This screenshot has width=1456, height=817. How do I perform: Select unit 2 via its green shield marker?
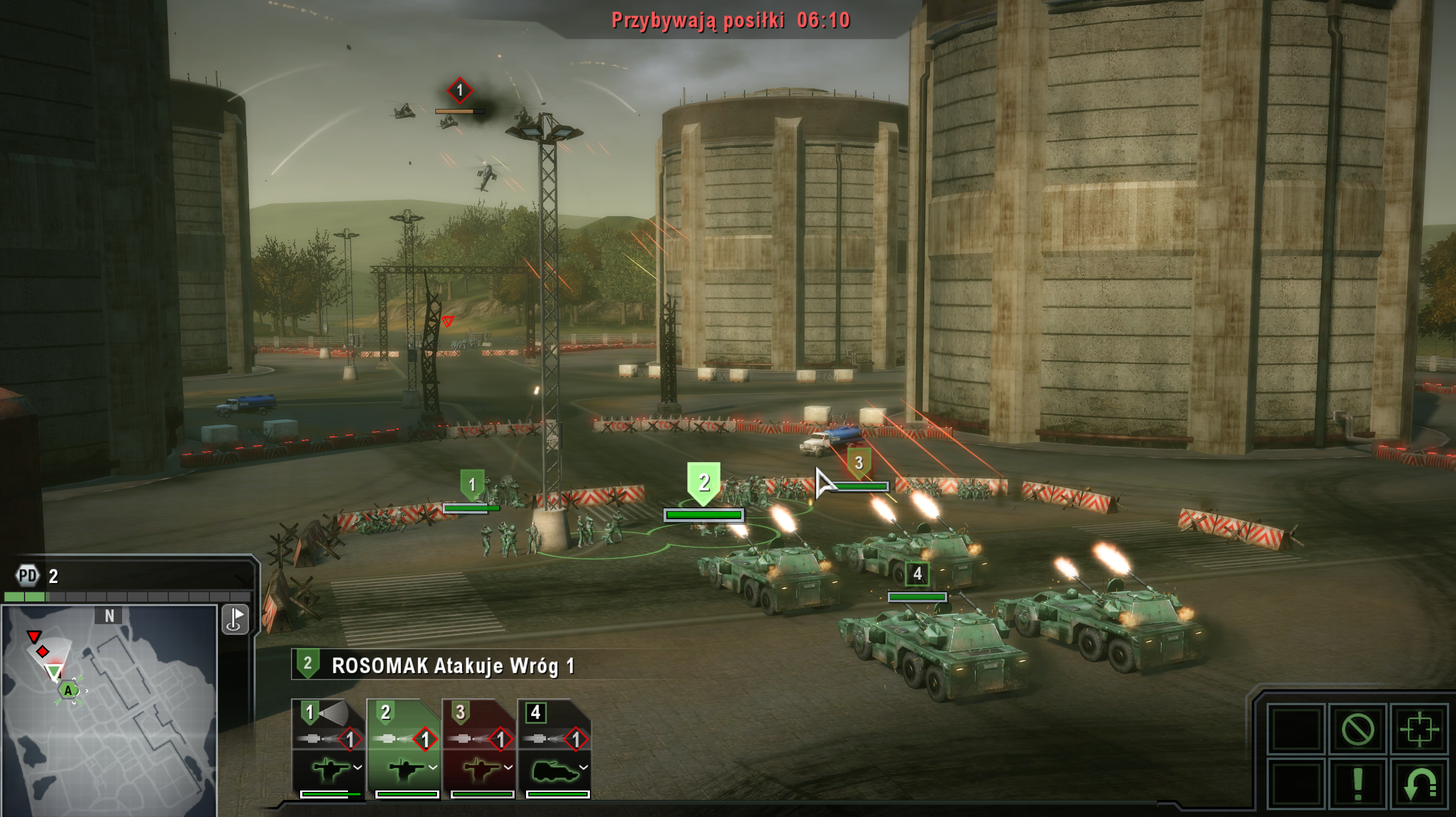point(704,483)
